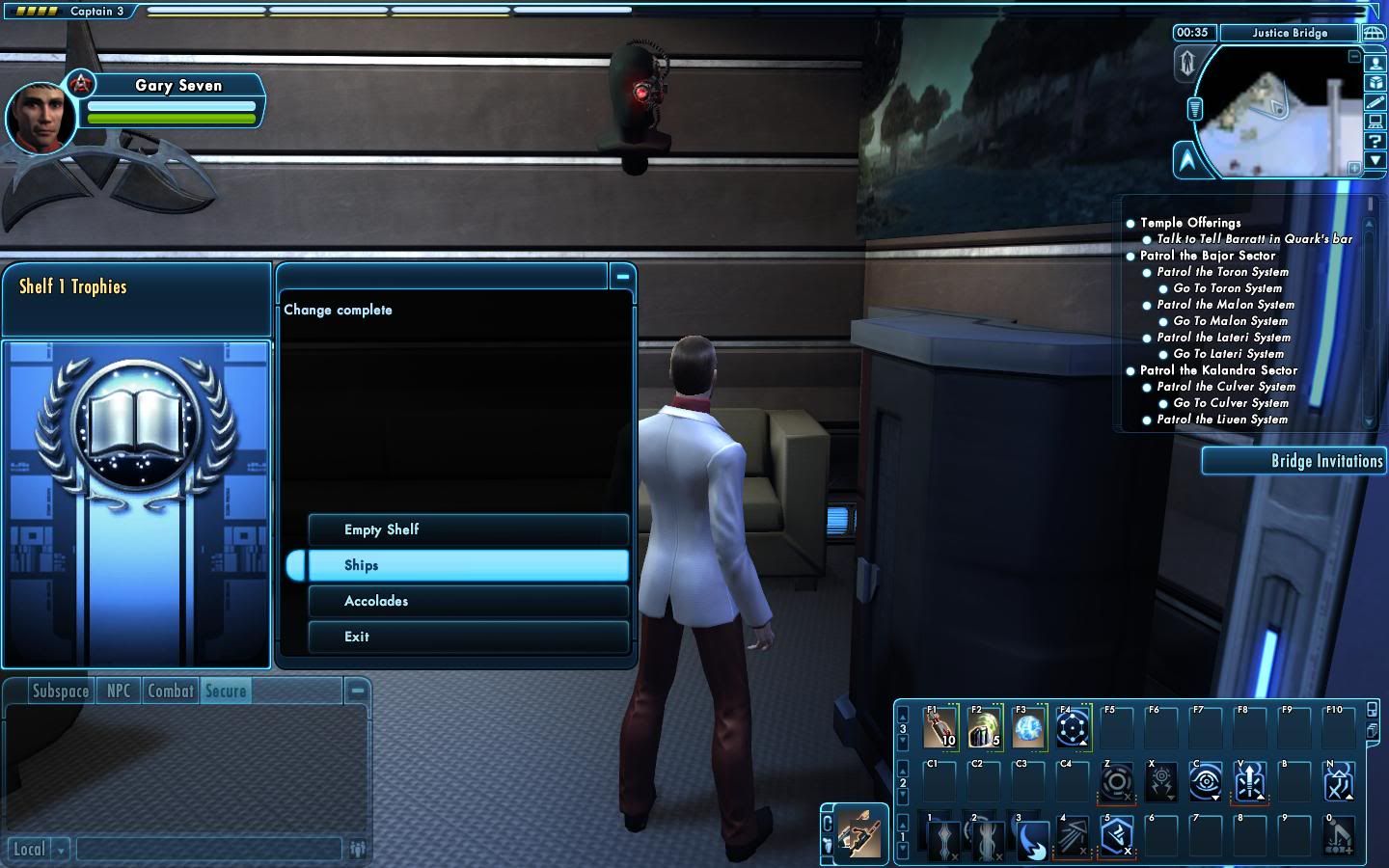
Task: Use the blue energy orb in slot F3
Action: coord(1028,728)
